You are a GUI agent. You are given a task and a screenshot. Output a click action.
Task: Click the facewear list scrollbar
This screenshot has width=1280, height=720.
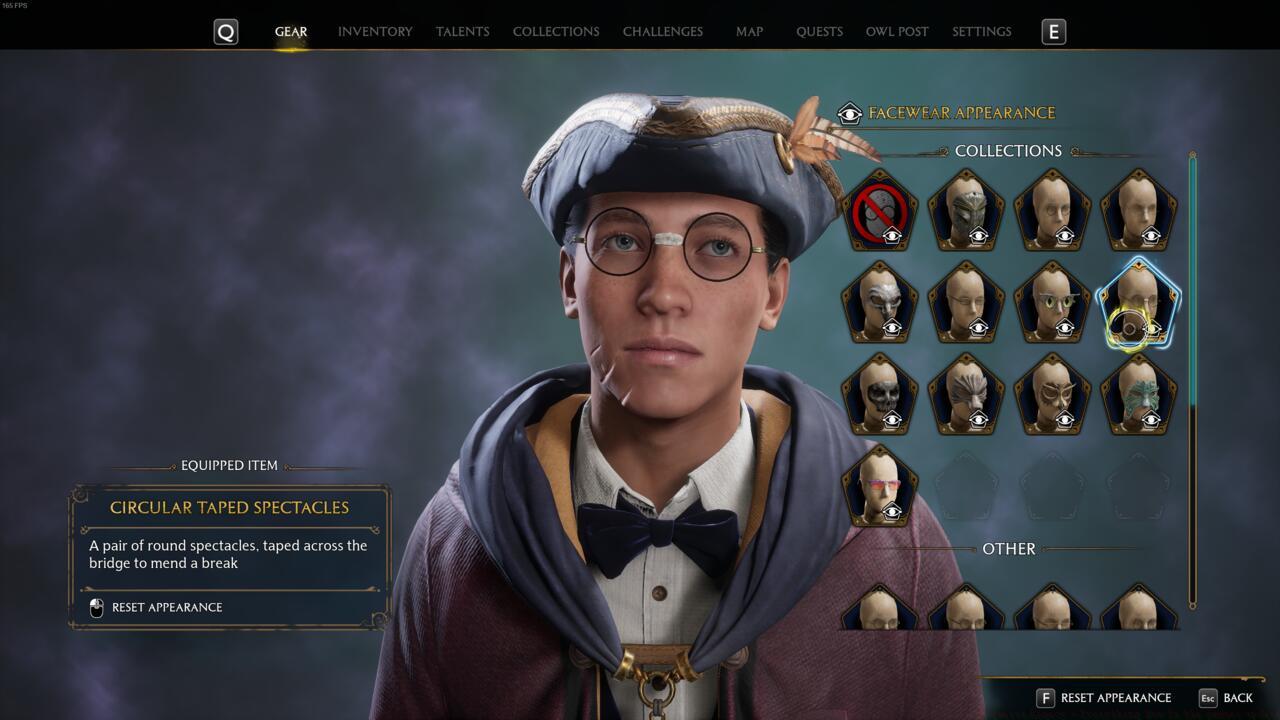[1191, 380]
